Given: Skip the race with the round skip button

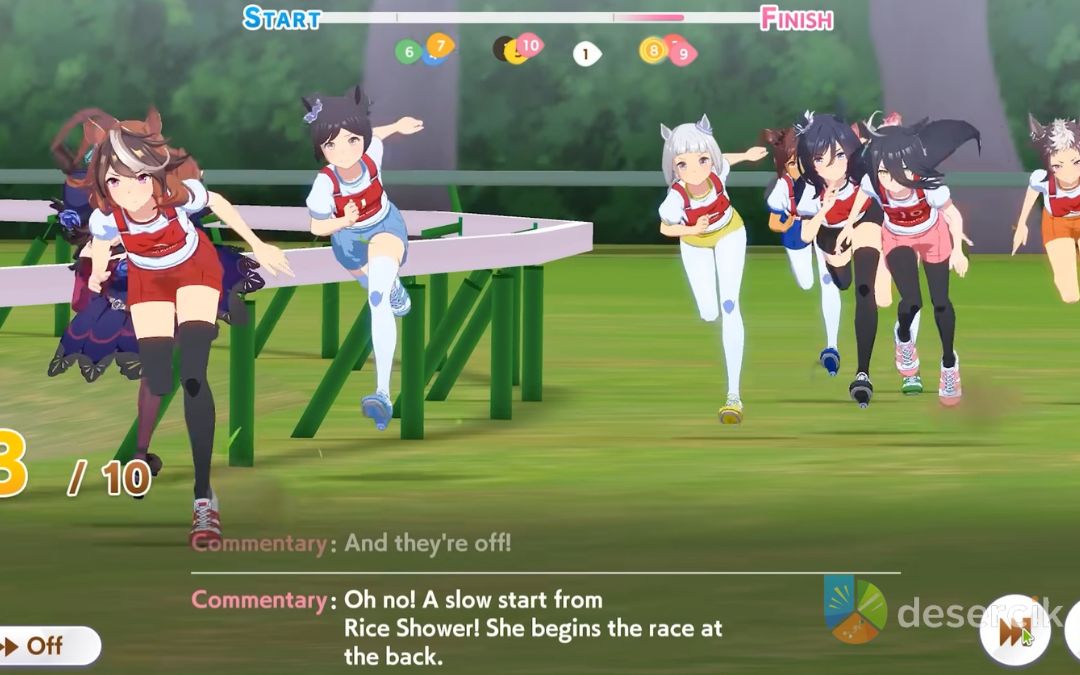Looking at the screenshot, I should pos(1014,632).
